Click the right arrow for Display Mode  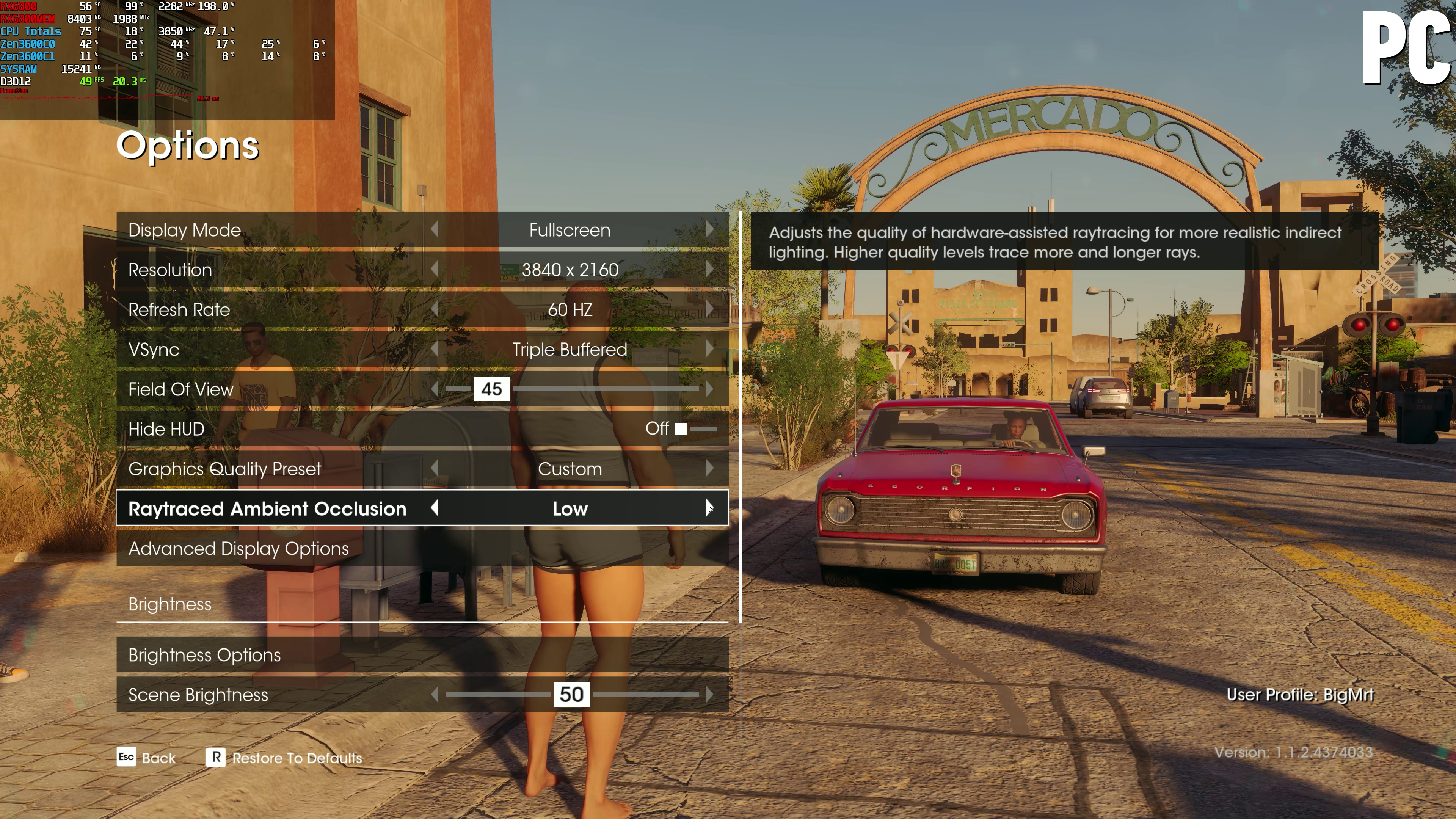709,229
